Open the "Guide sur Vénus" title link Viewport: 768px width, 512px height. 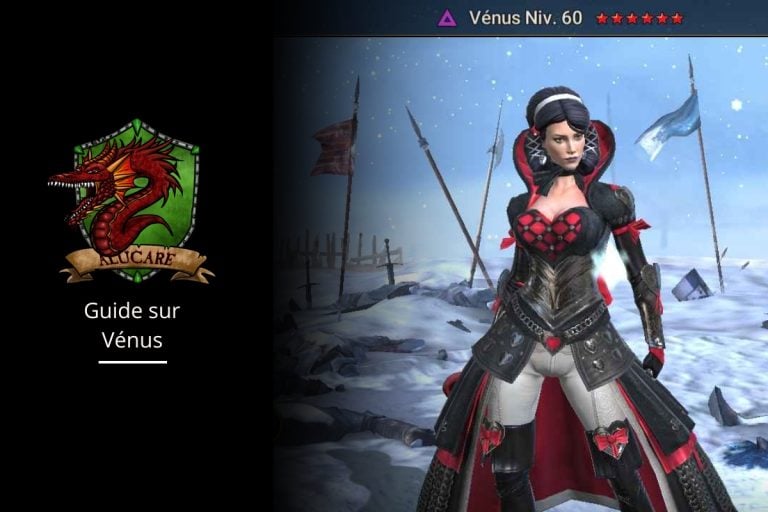pos(132,325)
